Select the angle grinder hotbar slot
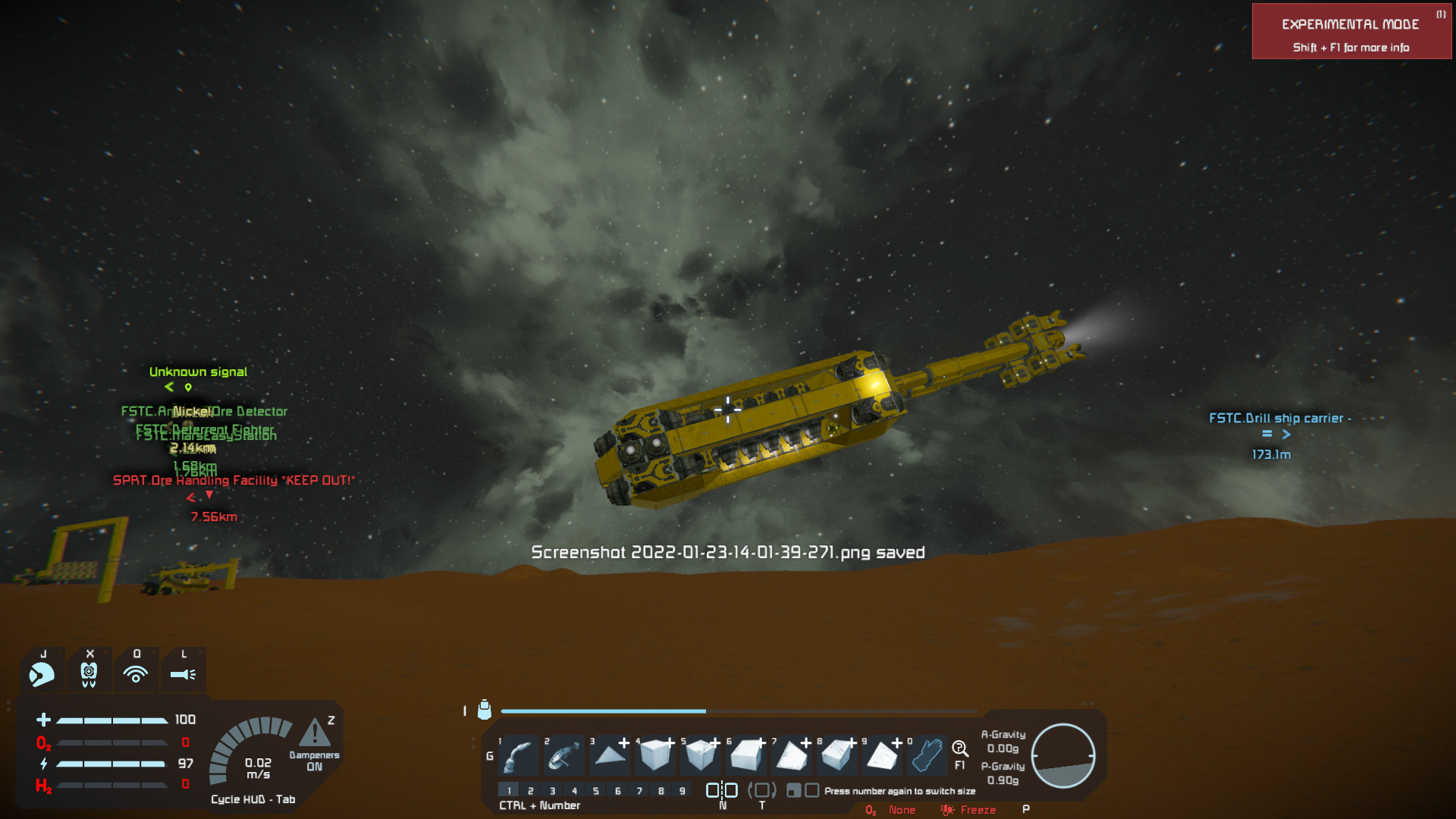The height and width of the screenshot is (819, 1456). coord(564,755)
